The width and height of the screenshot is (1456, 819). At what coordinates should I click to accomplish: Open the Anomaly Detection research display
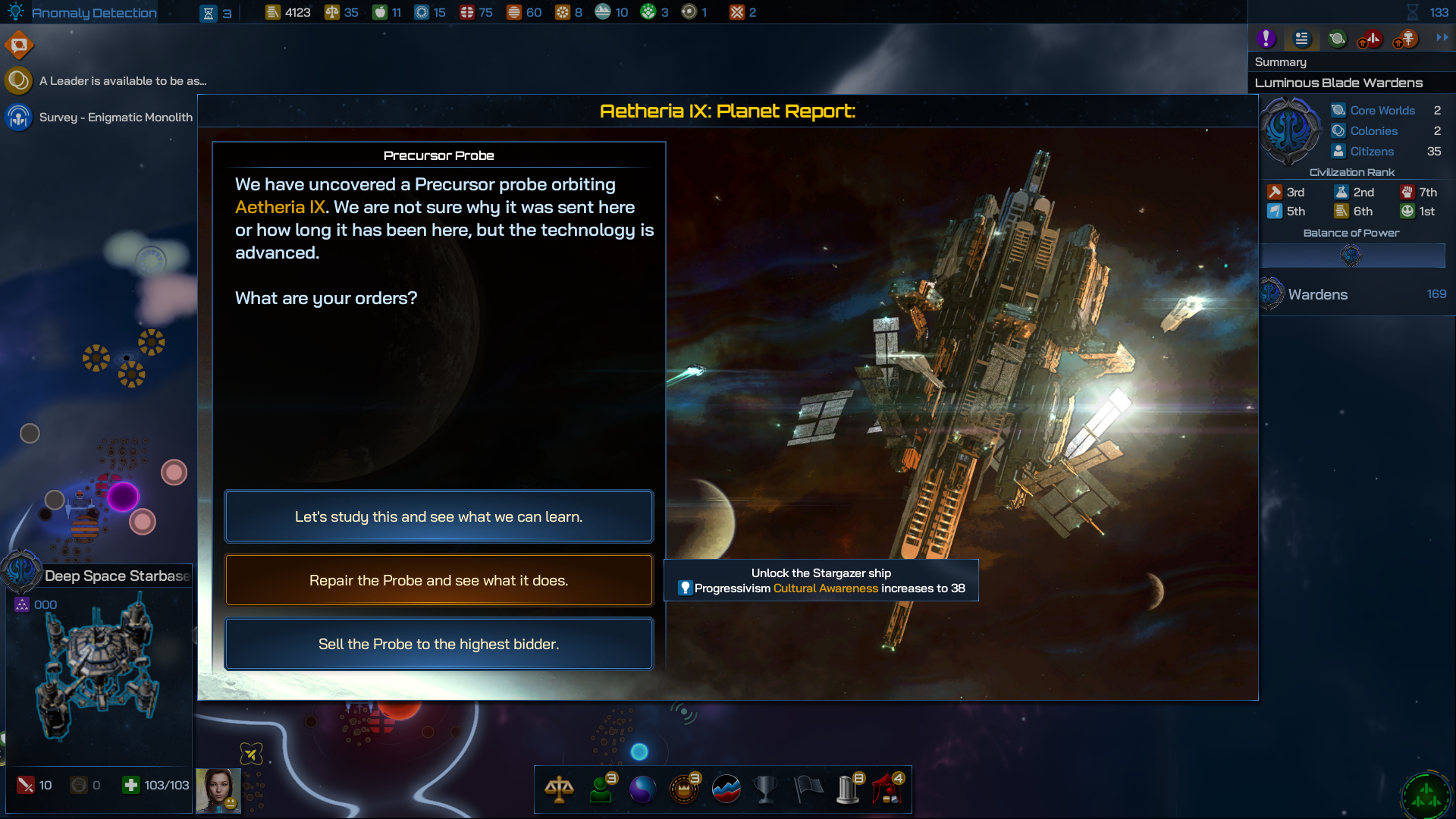(83, 12)
